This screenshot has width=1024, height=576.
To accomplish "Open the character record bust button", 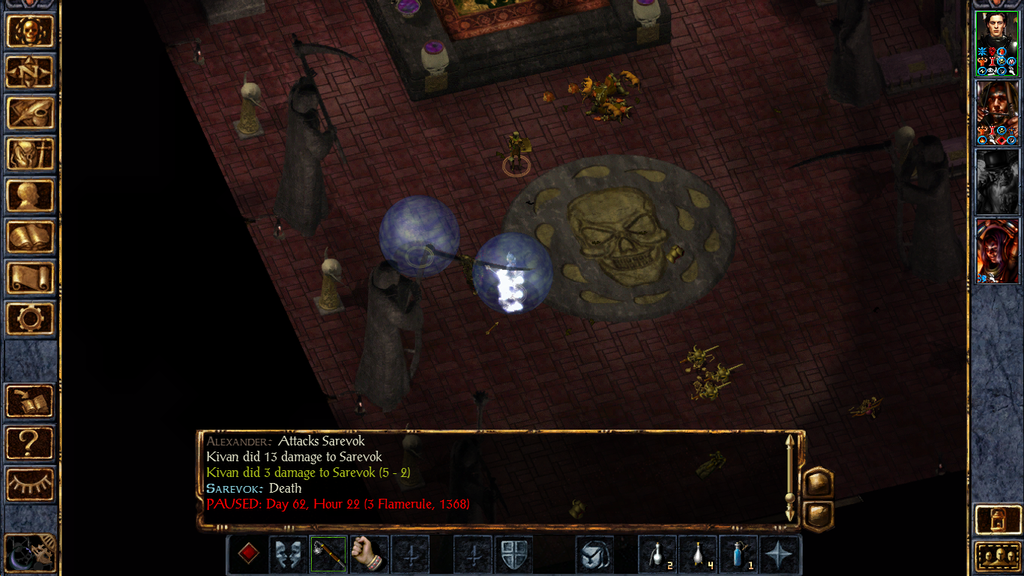I will (x=30, y=195).
